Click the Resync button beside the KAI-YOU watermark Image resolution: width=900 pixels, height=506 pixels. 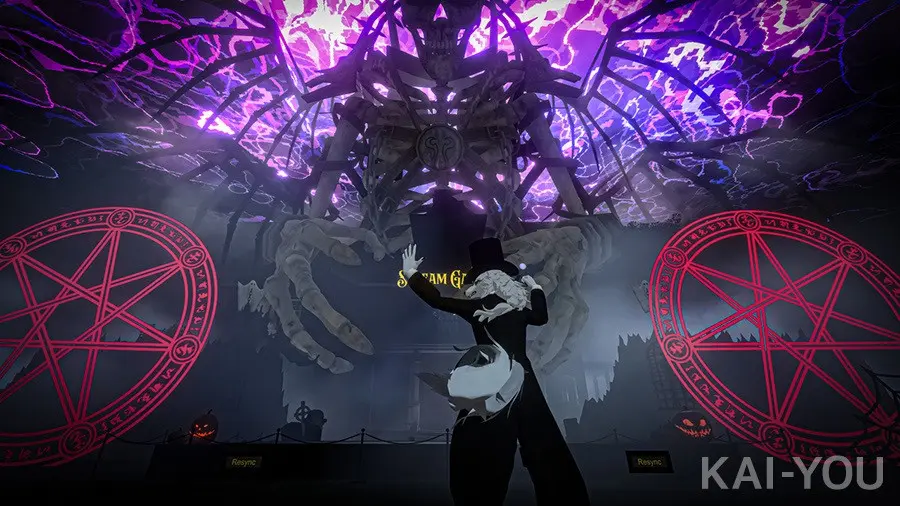[645, 461]
